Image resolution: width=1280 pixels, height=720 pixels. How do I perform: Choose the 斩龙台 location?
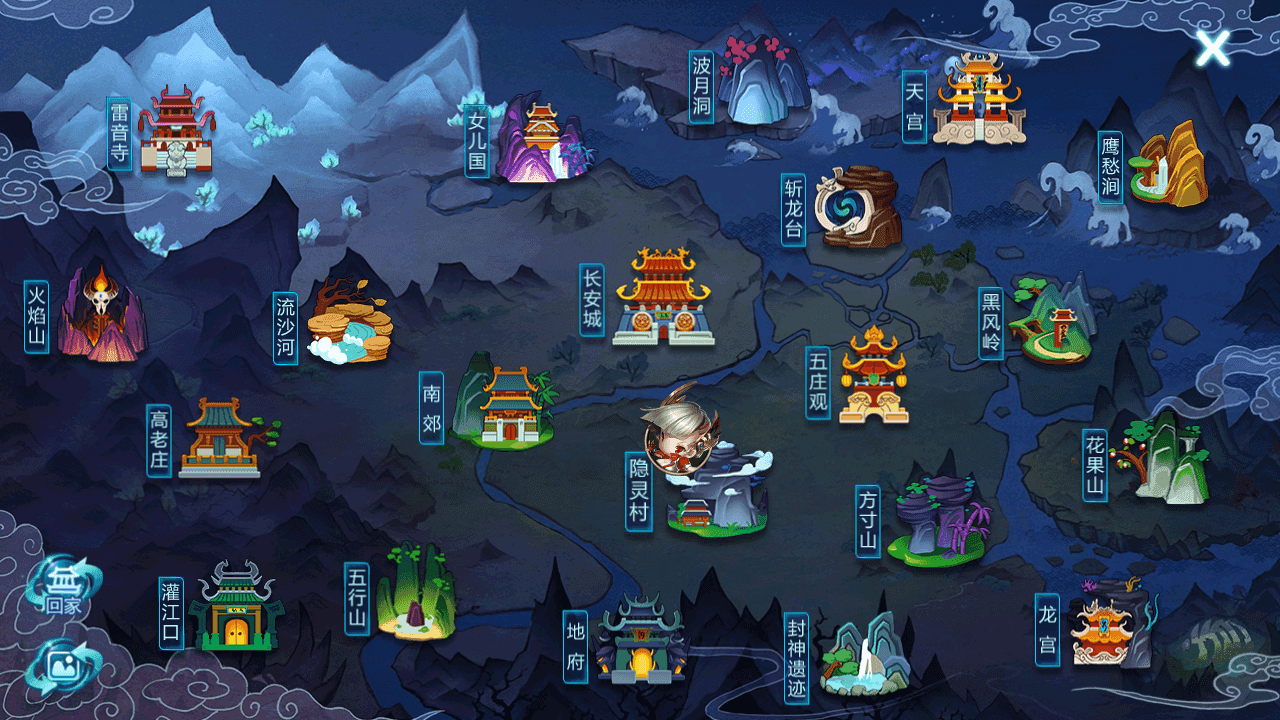coord(859,207)
